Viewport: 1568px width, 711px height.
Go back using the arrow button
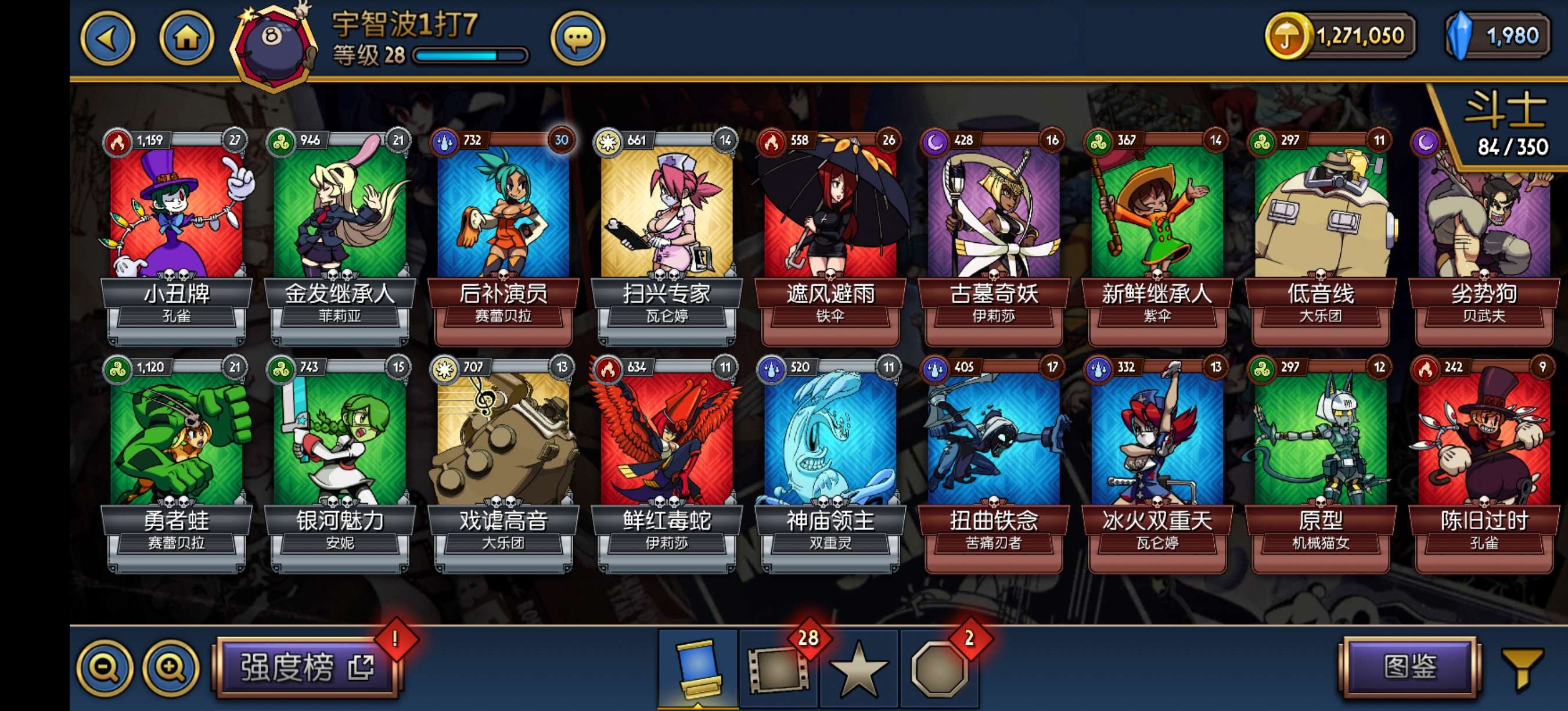tap(108, 39)
